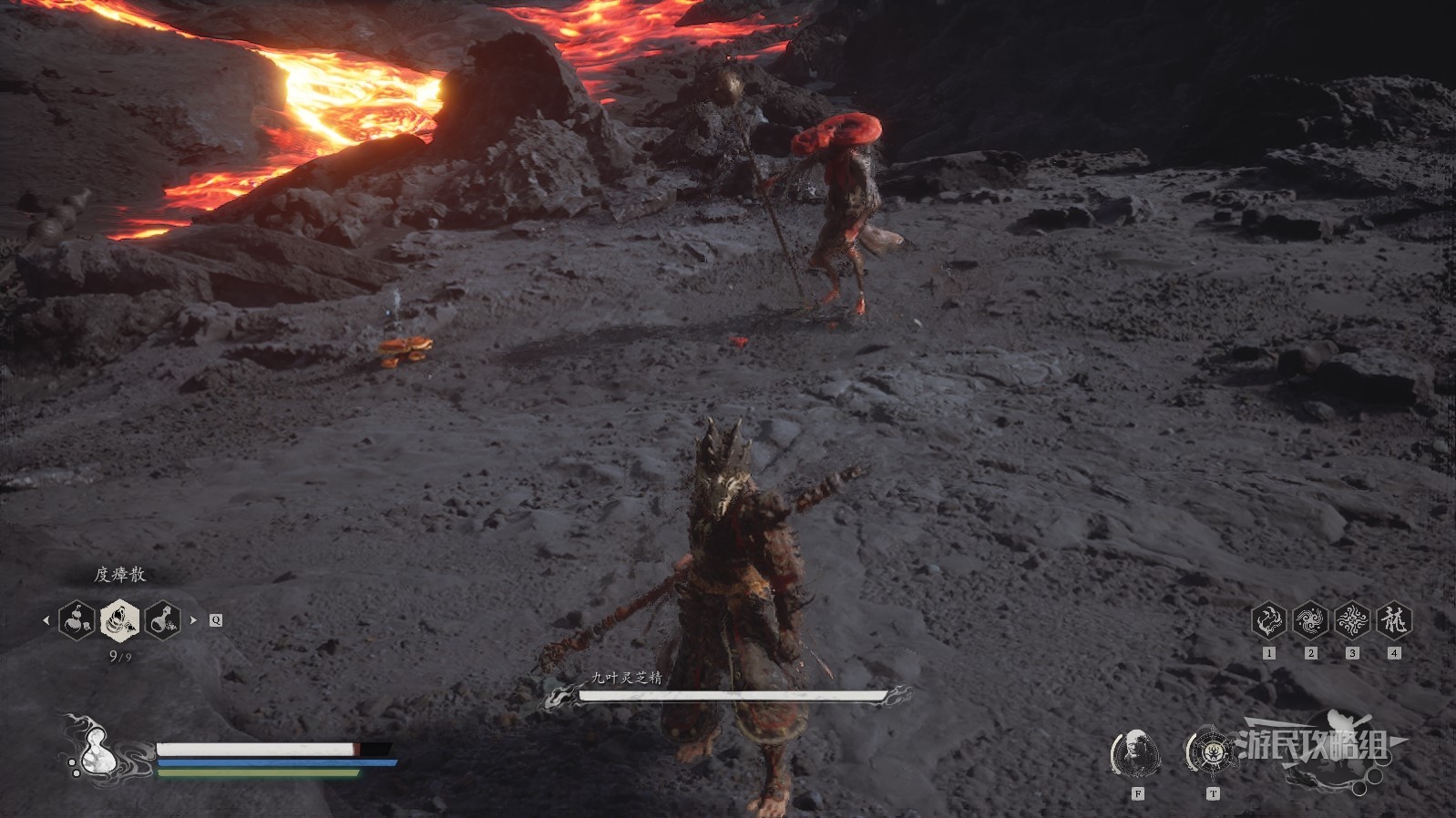This screenshot has height=818, width=1456.
Task: Cycle quick items with the left arrow
Action: (46, 620)
